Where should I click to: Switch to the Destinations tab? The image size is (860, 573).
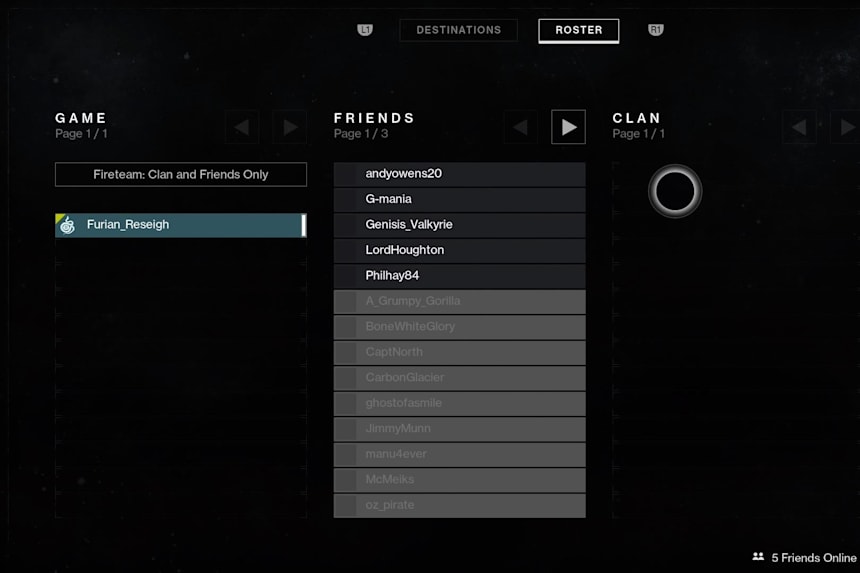pos(458,30)
